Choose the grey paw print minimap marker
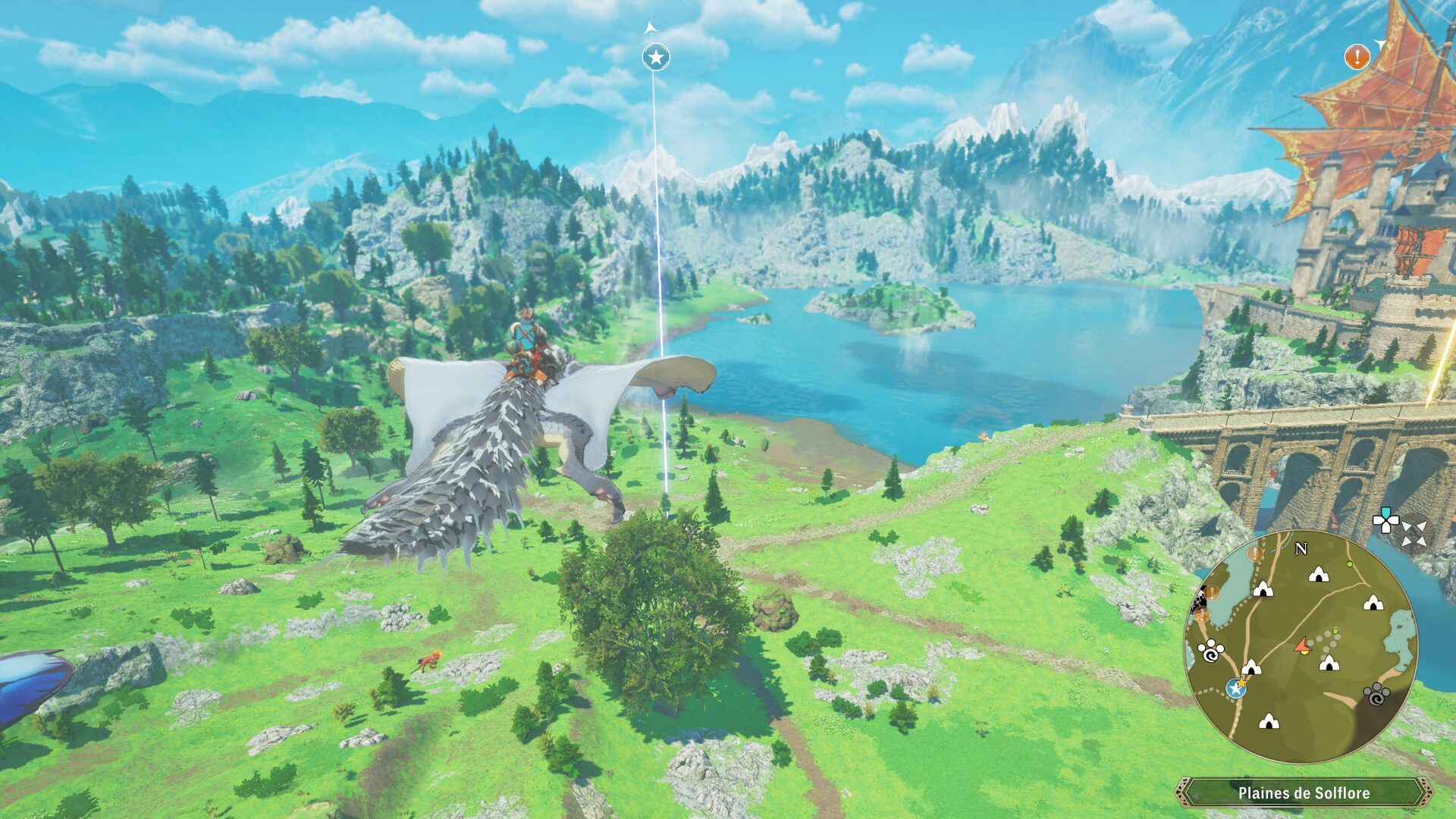 coord(1376,694)
